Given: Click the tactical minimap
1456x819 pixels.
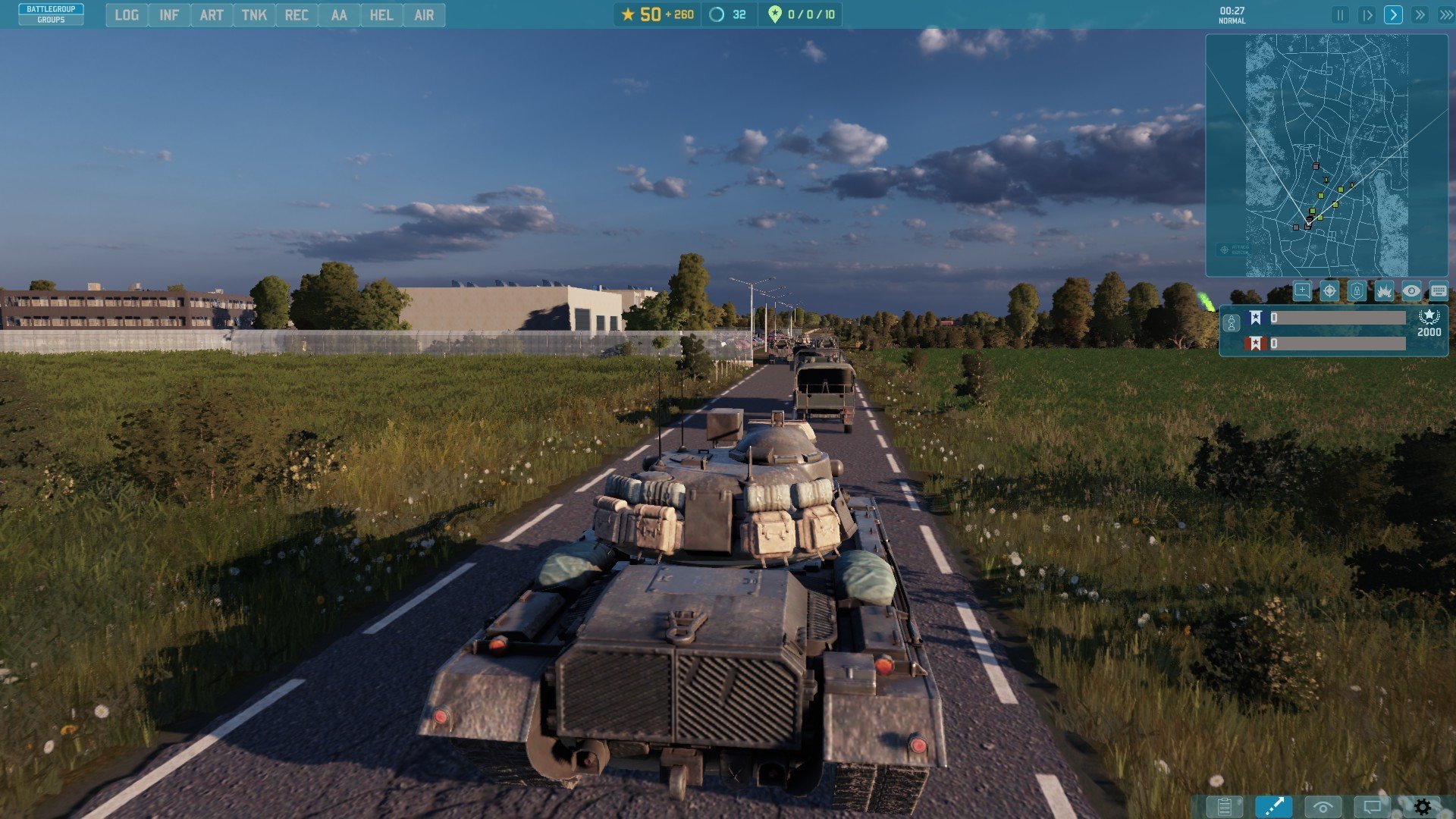Looking at the screenshot, I should pos(1326,155).
